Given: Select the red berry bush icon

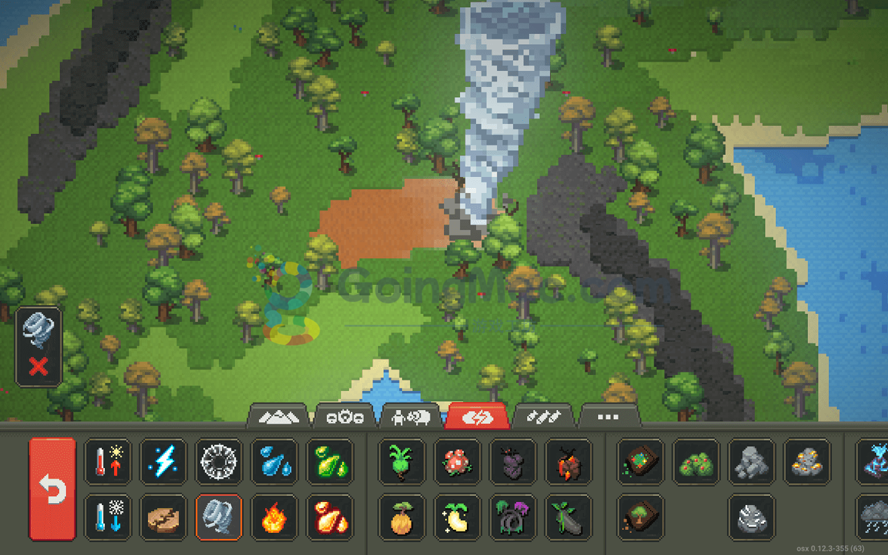Looking at the screenshot, I should click(696, 462).
